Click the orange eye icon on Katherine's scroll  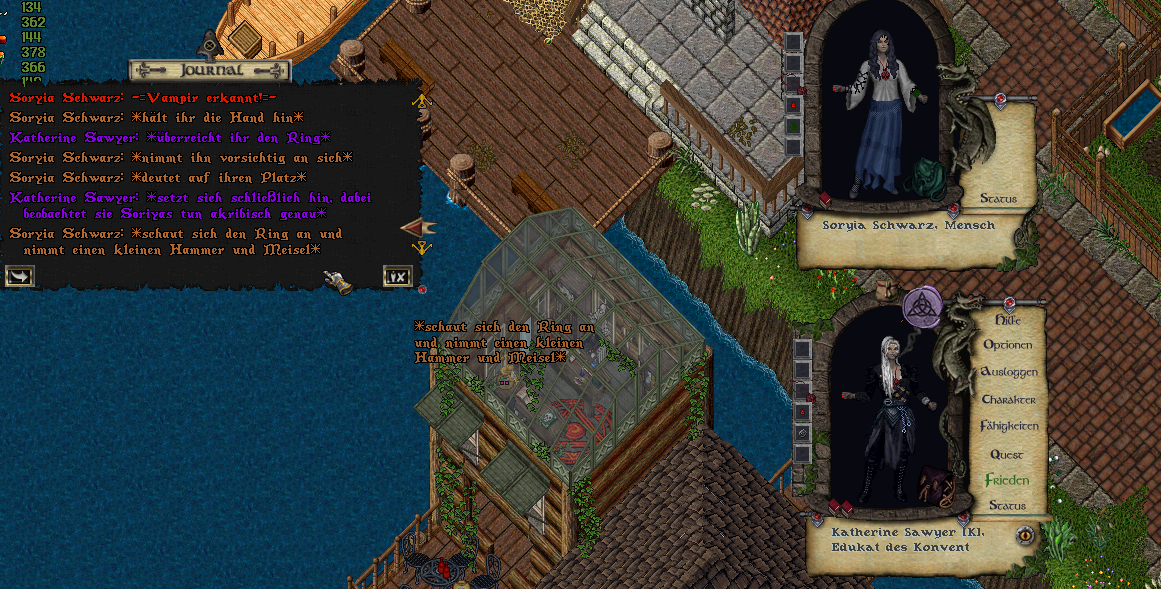coord(1025,536)
